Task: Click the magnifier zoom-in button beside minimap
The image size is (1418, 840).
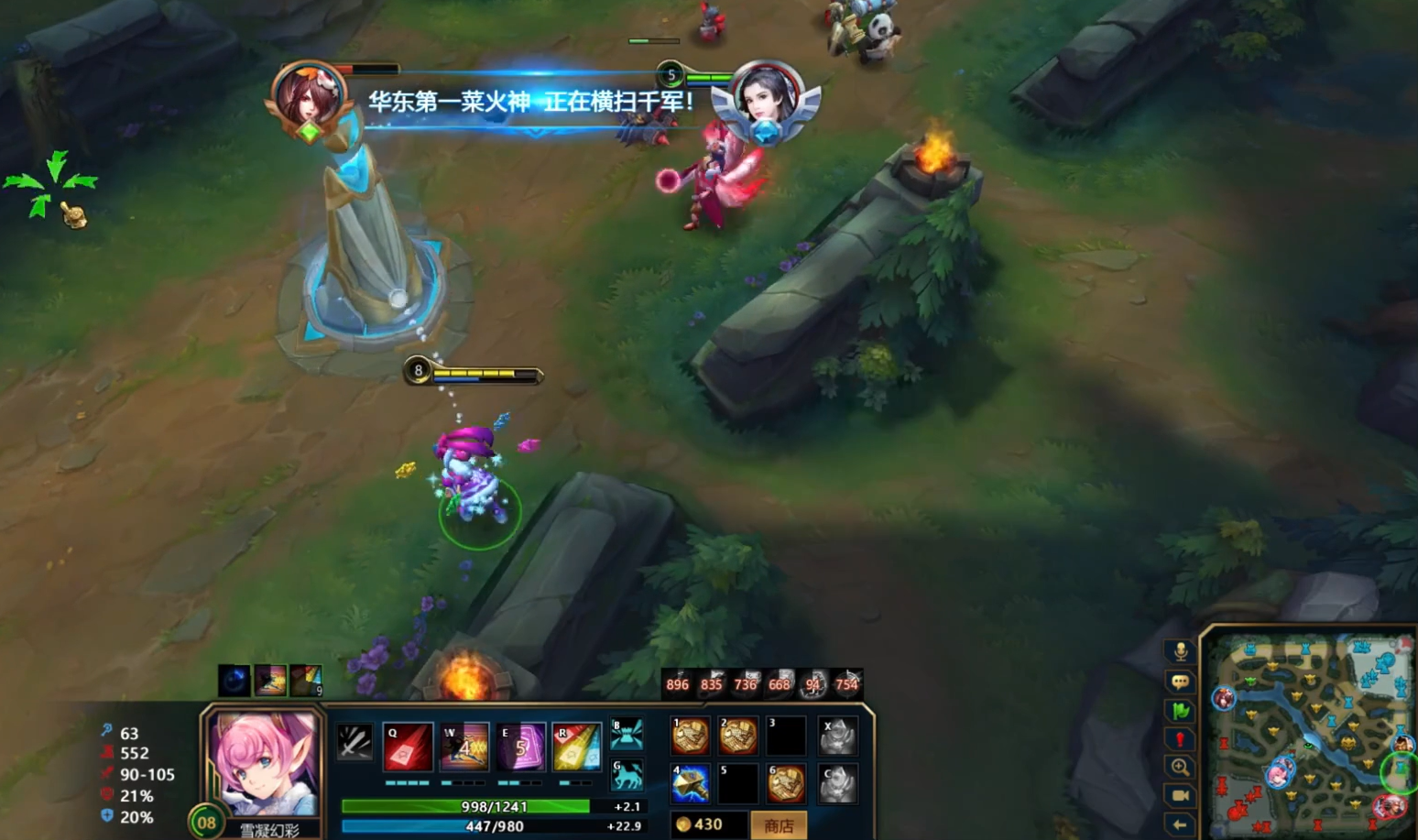Action: point(1181,768)
